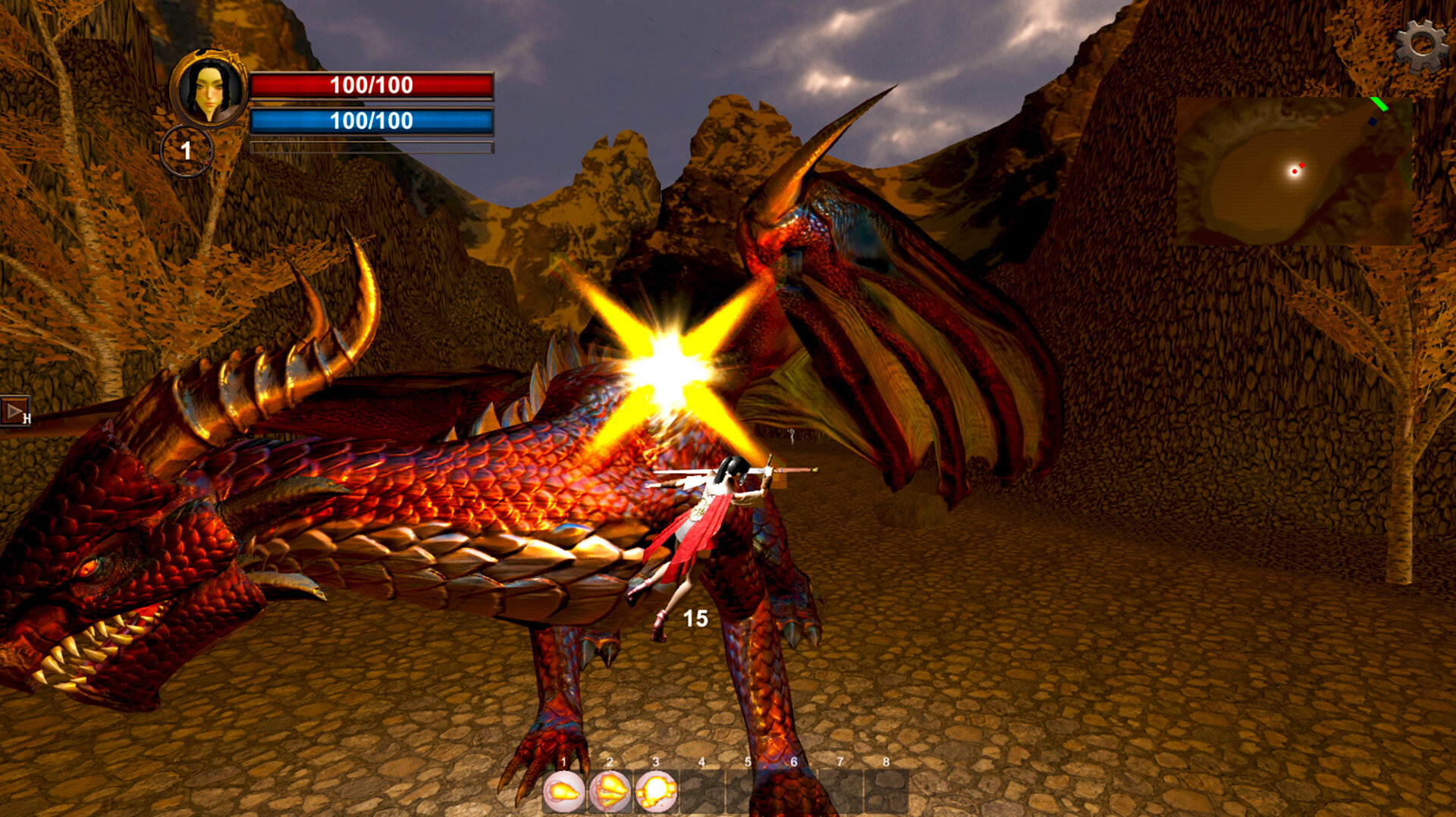Click the red 100/100 health bar
The height and width of the screenshot is (817, 1456).
[x=372, y=86]
